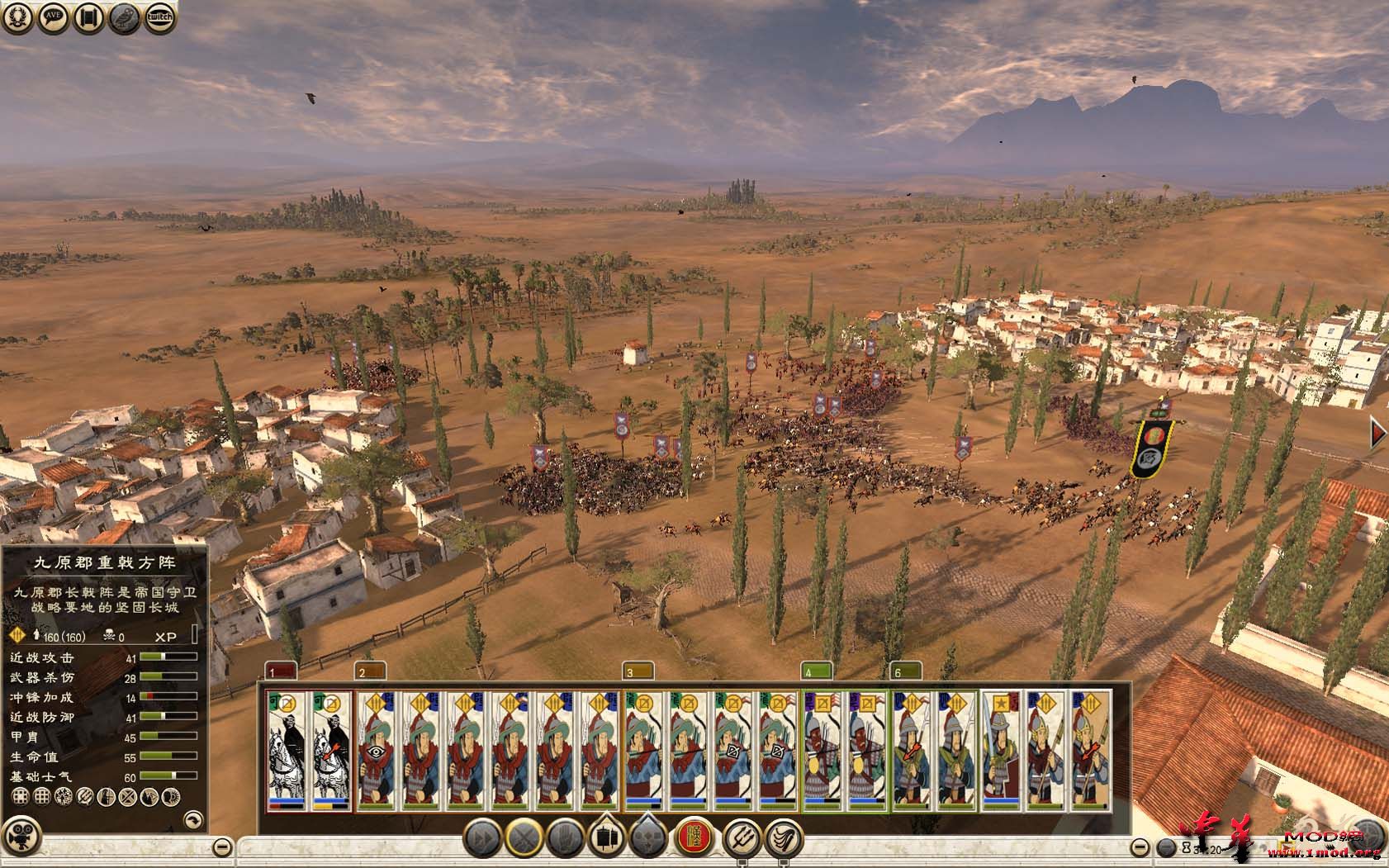
Task: Activate the red seal special ability button
Action: click(694, 837)
